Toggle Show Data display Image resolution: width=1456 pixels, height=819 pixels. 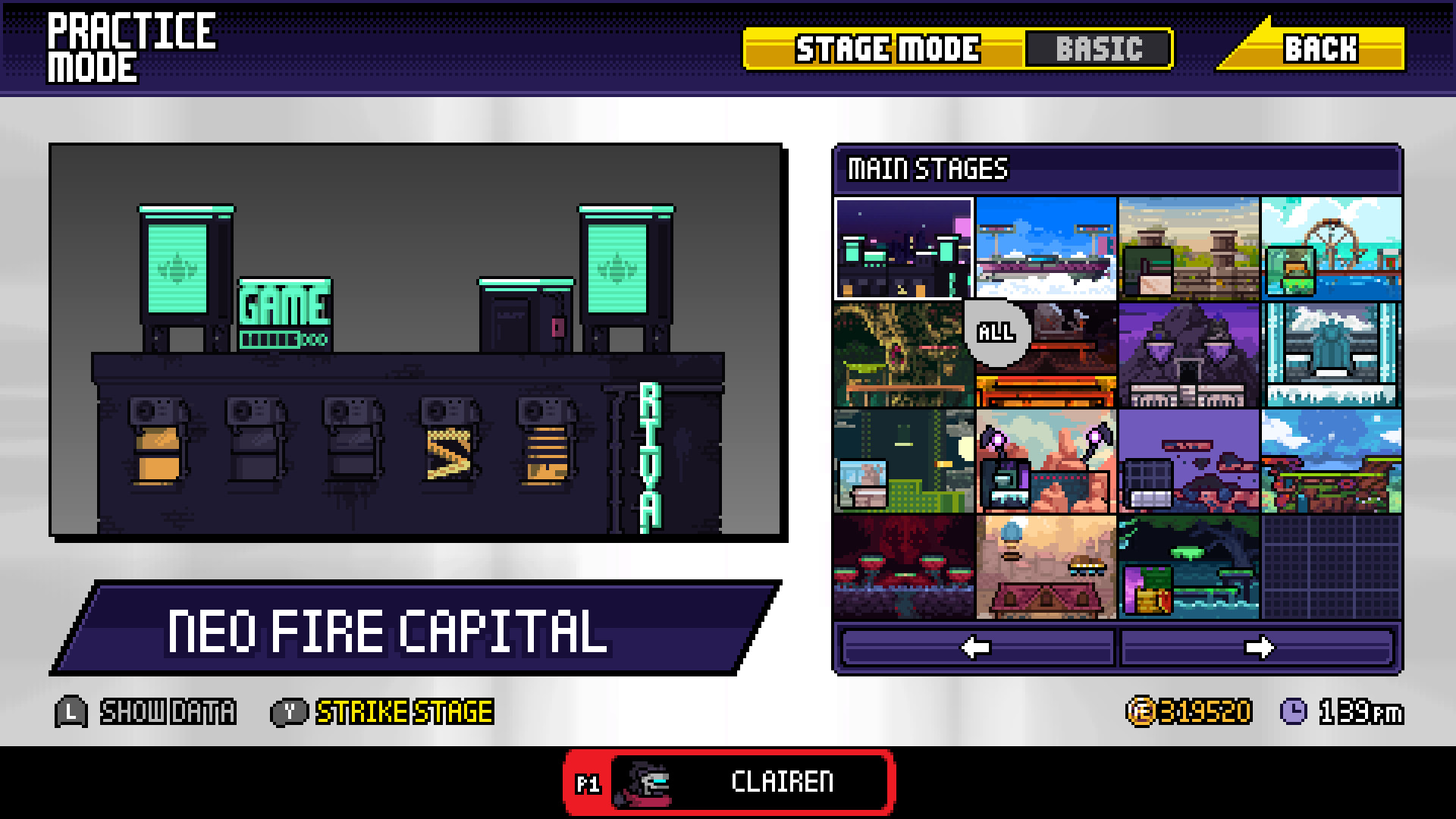pyautogui.click(x=168, y=711)
